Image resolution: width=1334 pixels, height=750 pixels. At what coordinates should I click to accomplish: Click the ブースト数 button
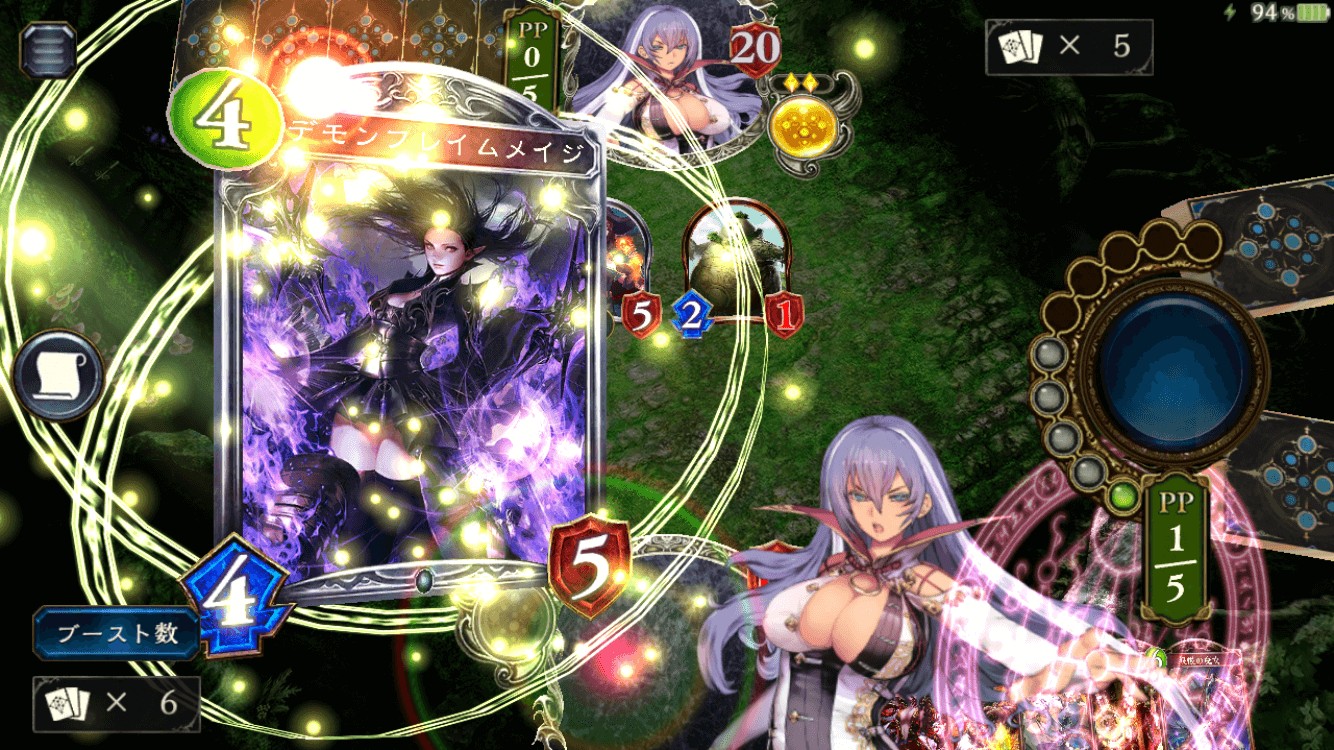click(117, 634)
